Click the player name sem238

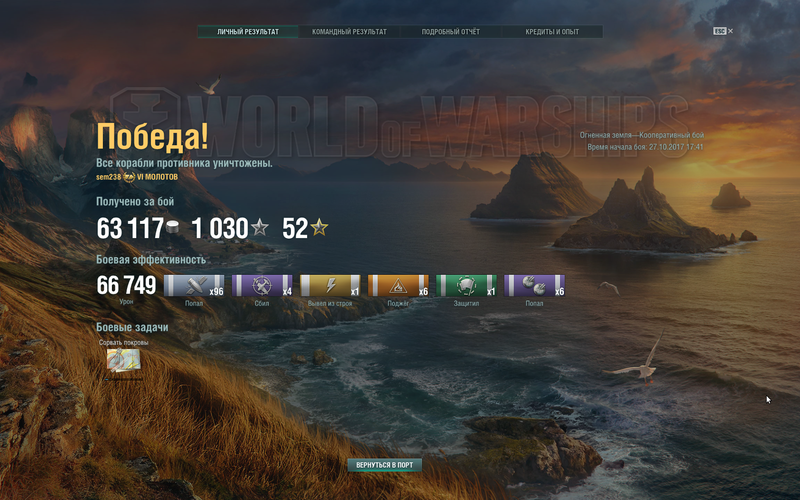pos(107,176)
